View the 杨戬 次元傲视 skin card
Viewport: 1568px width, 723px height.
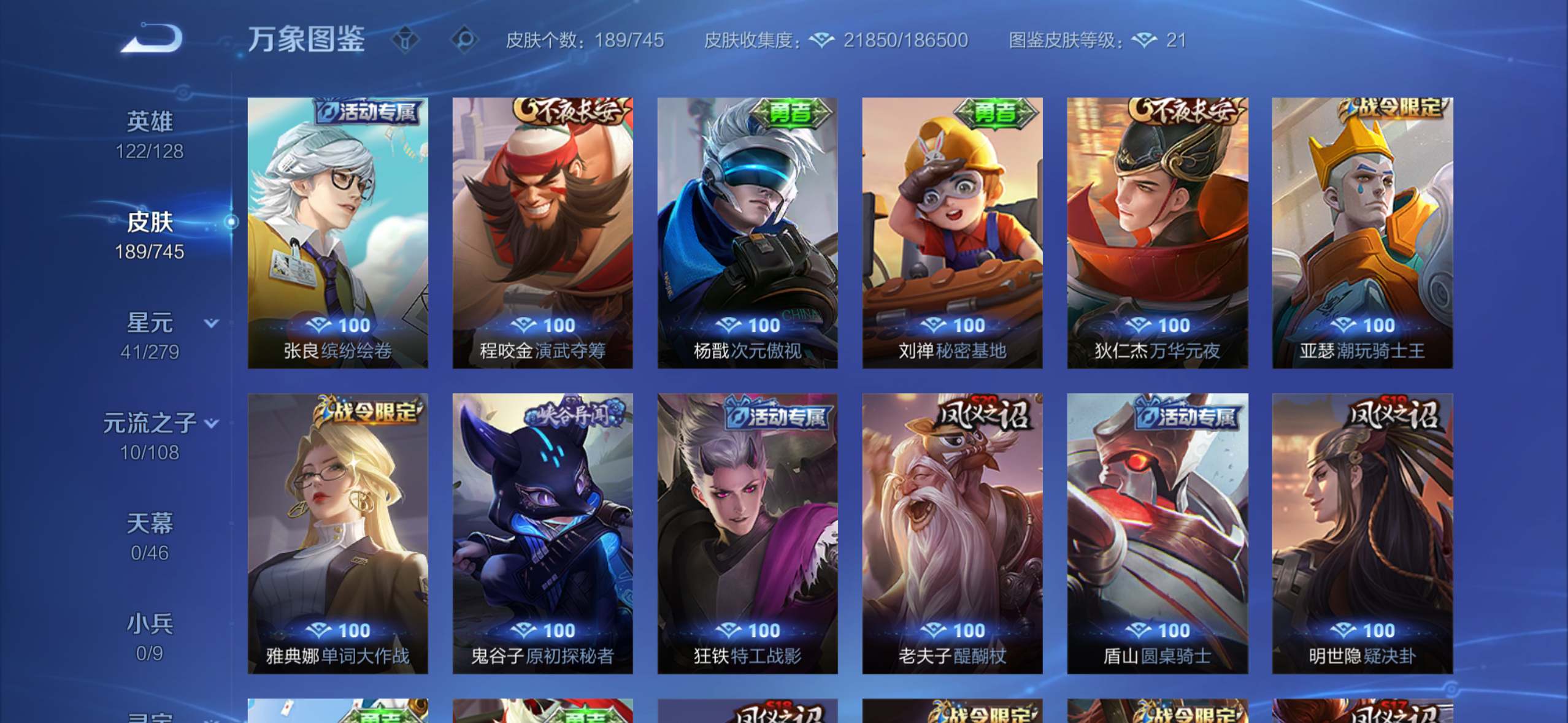pyautogui.click(x=747, y=233)
